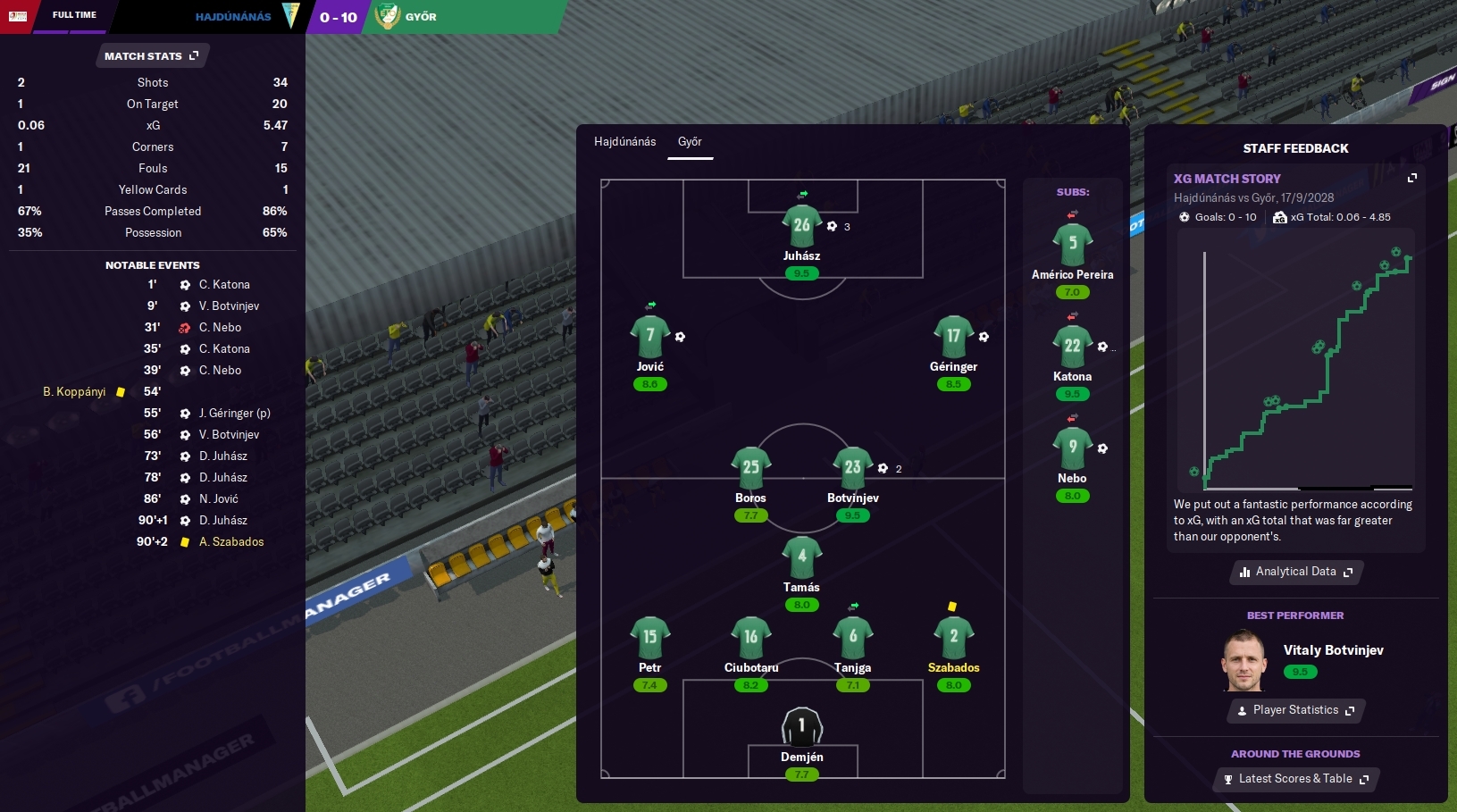Select striker Juhász number 26
Image resolution: width=1457 pixels, height=812 pixels.
(801, 225)
